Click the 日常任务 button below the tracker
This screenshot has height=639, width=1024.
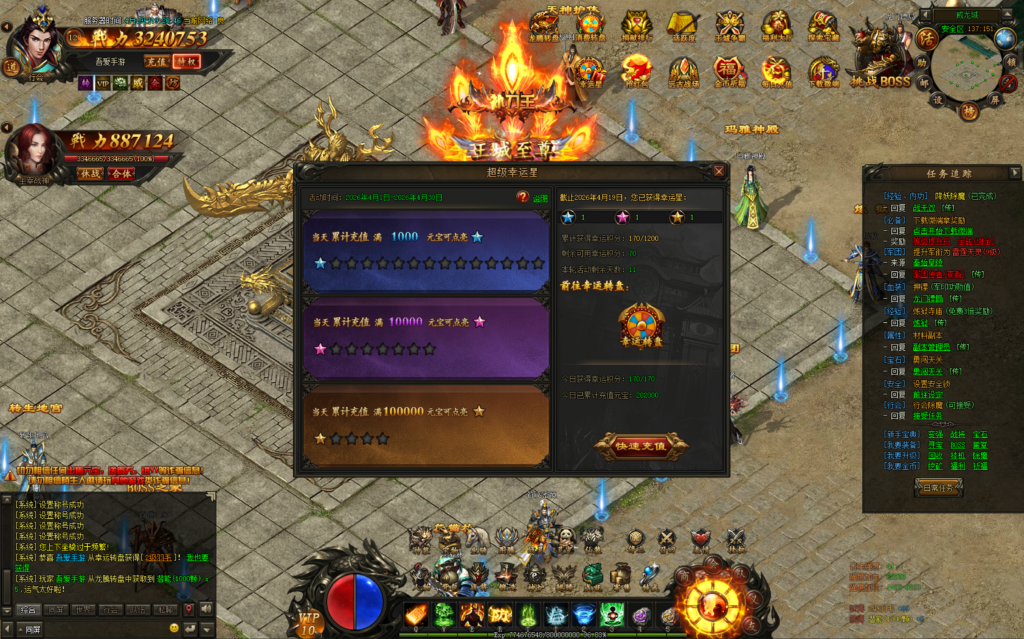pos(939,487)
